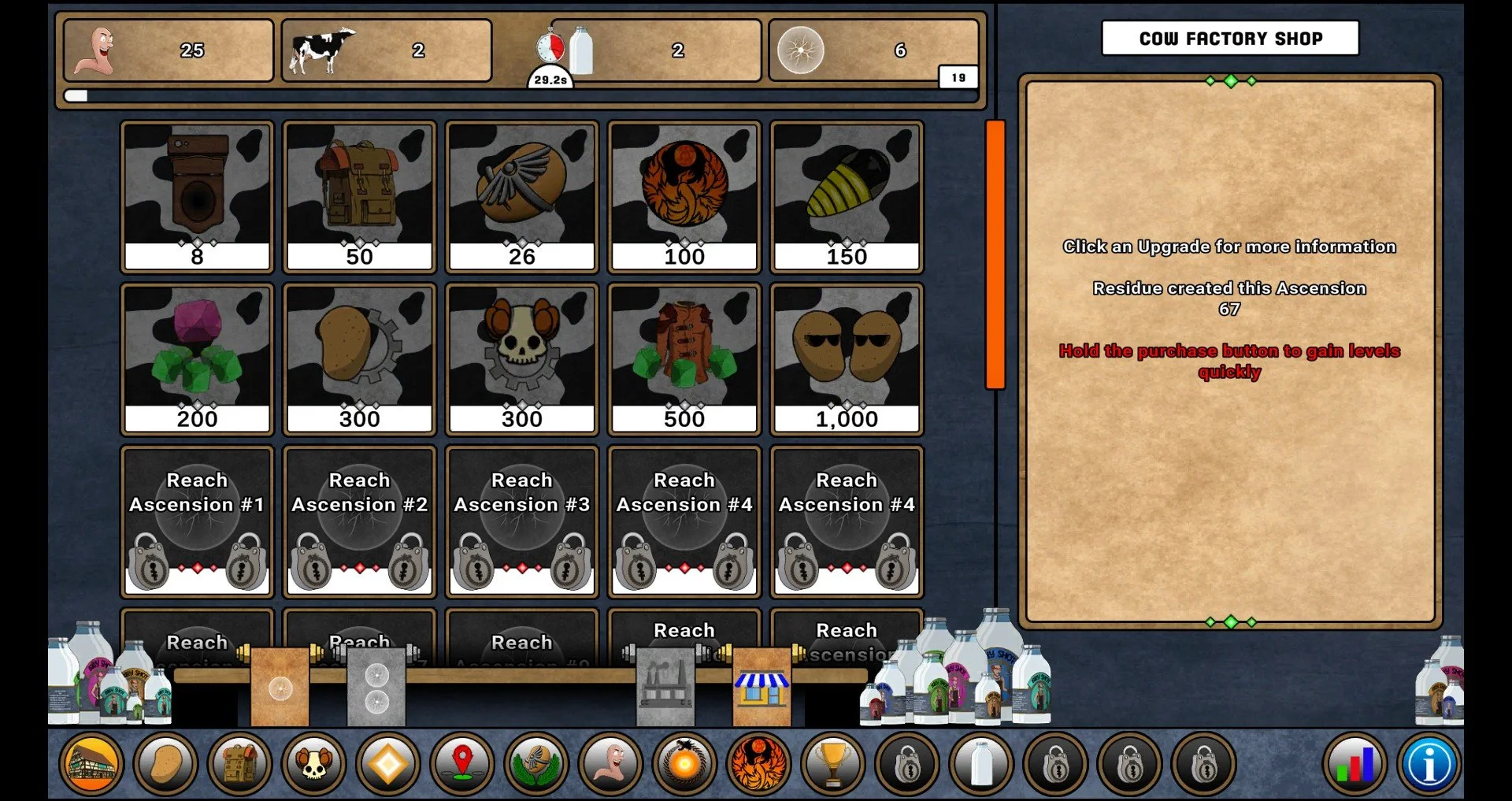Pick the brown jacket upgrade costing 500
Image resolution: width=1512 pixels, height=801 pixels.
click(684, 358)
